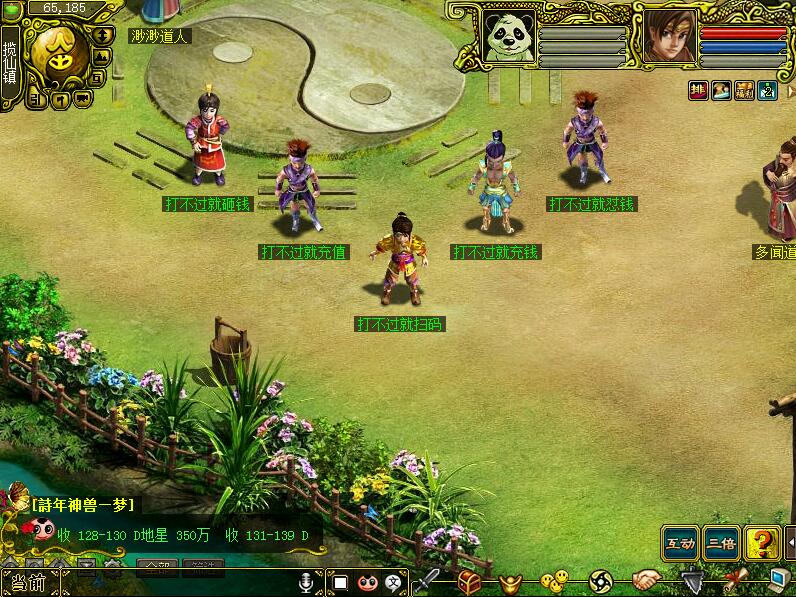Viewport: 796px width, 597px height.
Task: Open the red-face emoticon chat button
Action: (x=367, y=581)
